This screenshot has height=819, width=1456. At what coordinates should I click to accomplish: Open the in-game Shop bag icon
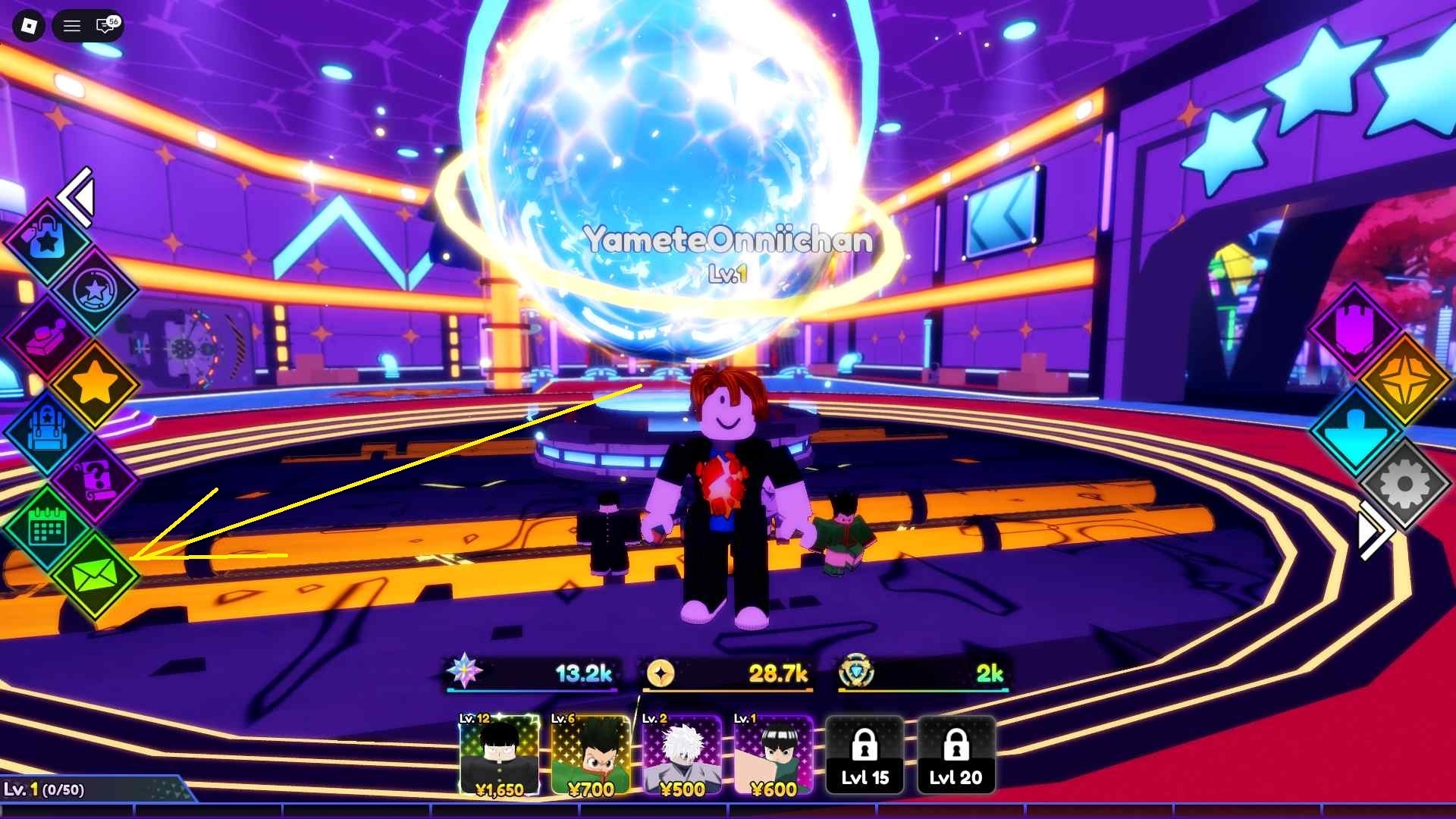pyautogui.click(x=47, y=241)
